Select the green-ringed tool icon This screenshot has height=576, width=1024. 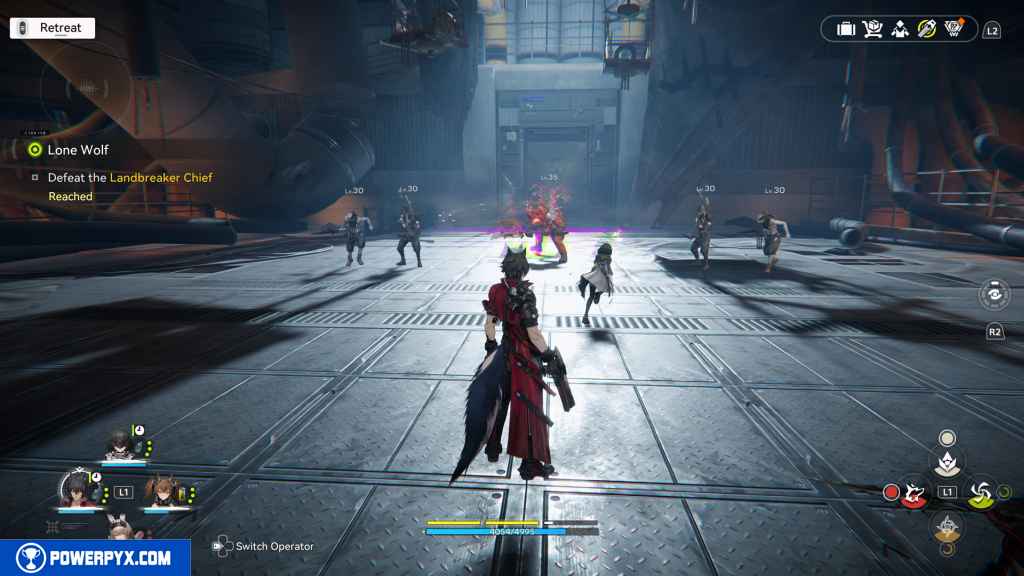pos(927,29)
